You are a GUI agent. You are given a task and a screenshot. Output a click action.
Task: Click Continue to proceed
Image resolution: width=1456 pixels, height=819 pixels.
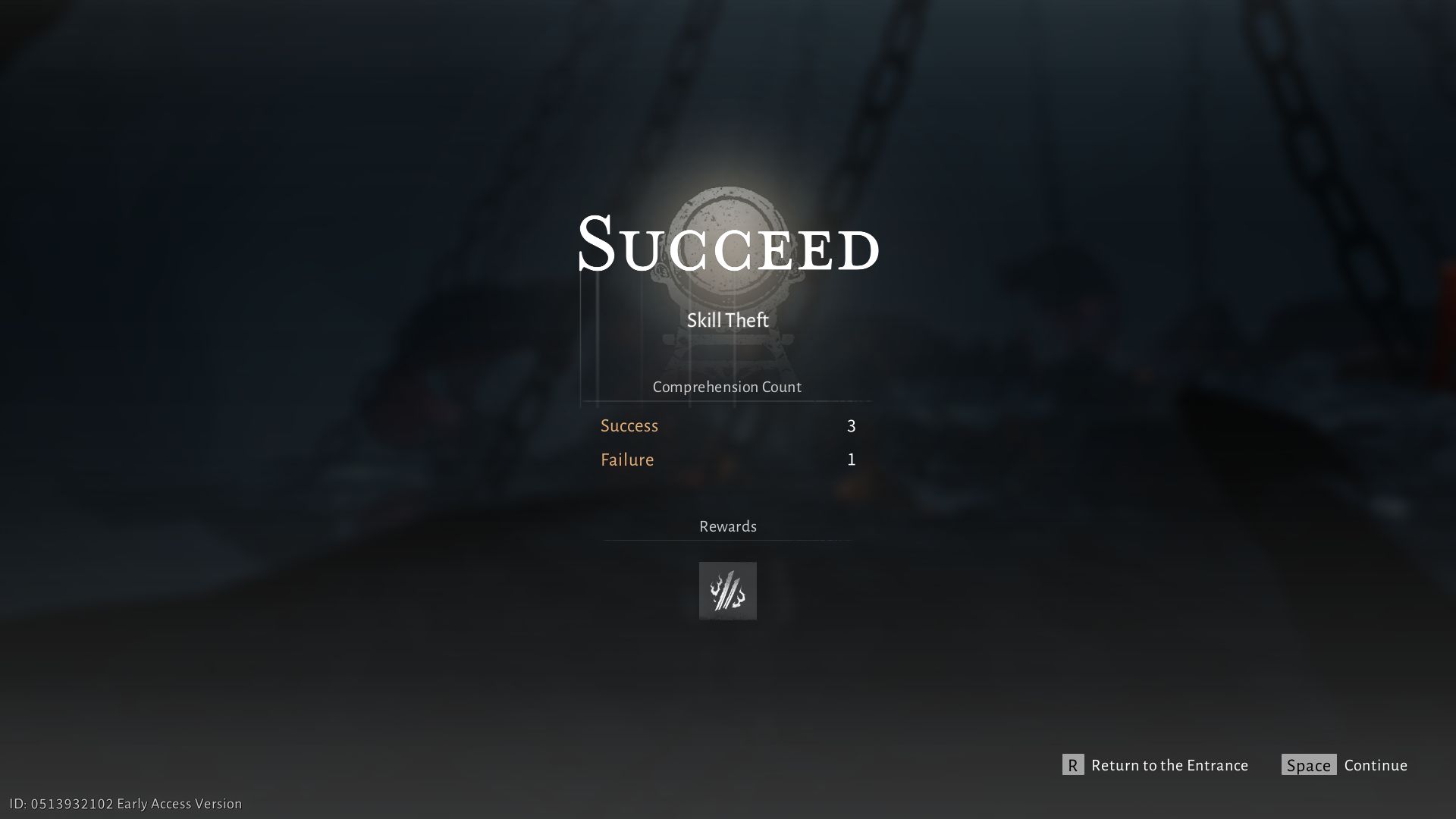click(1375, 765)
